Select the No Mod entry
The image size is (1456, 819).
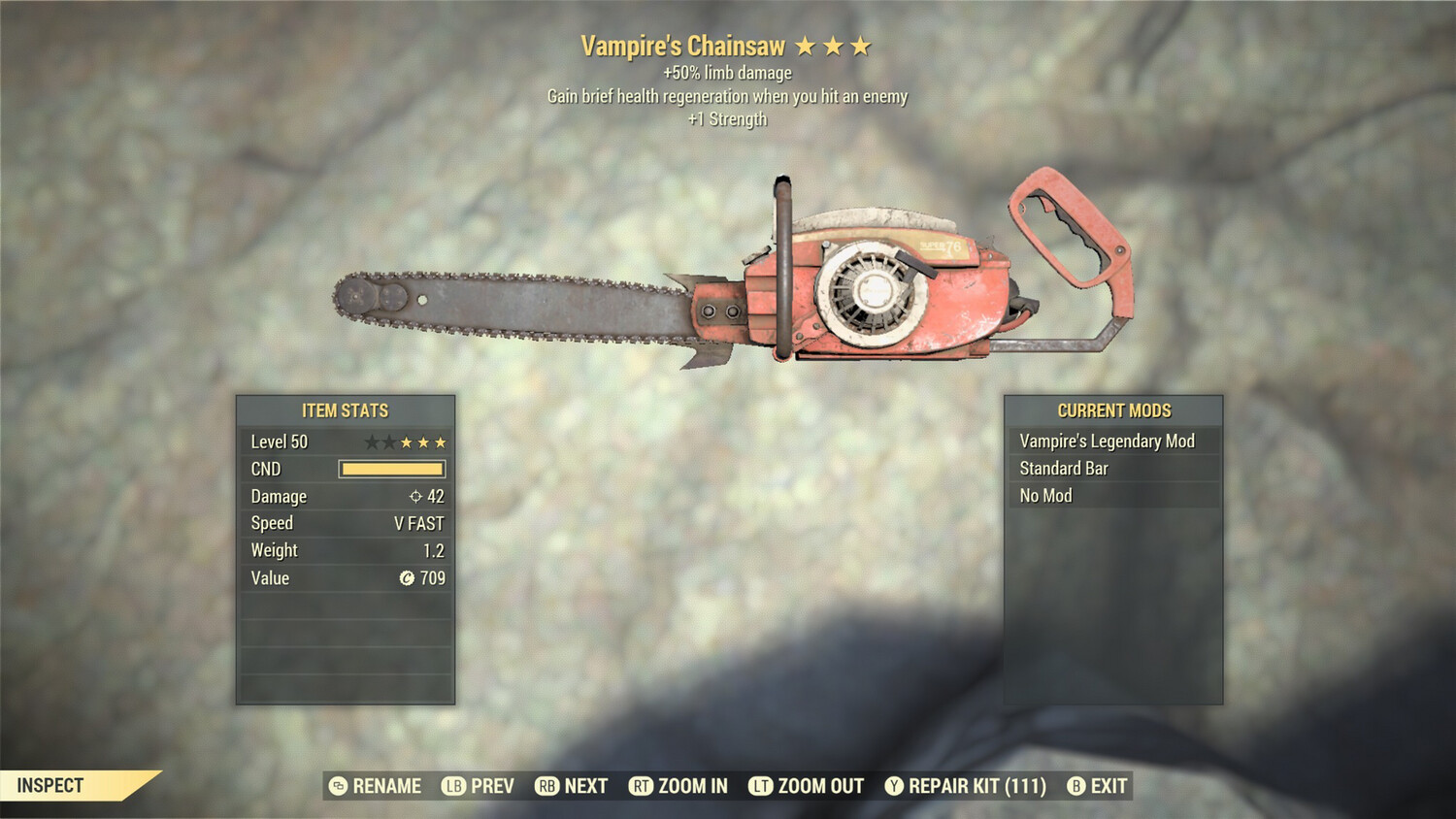(1113, 496)
